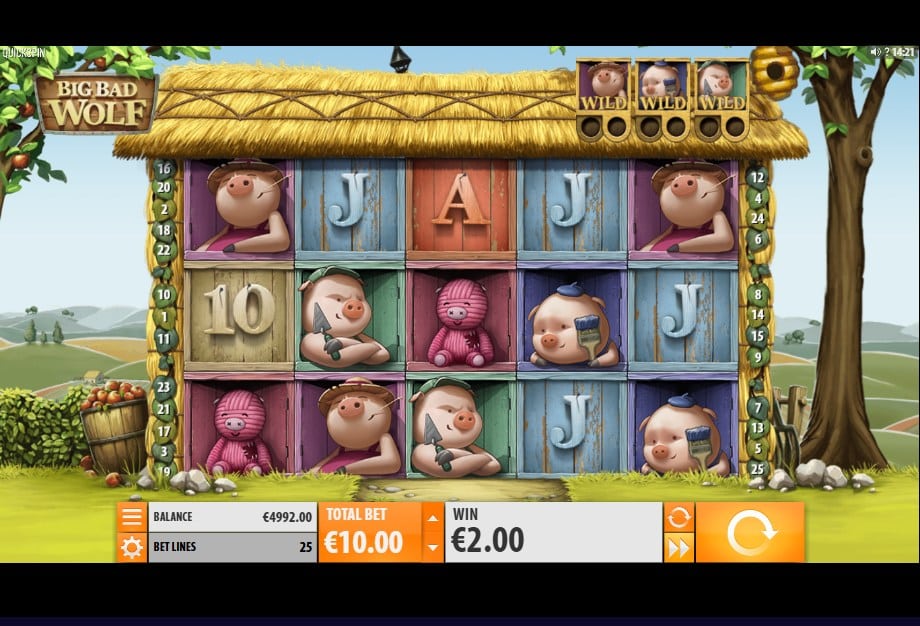Spin the reels with the large orange button

[x=750, y=532]
